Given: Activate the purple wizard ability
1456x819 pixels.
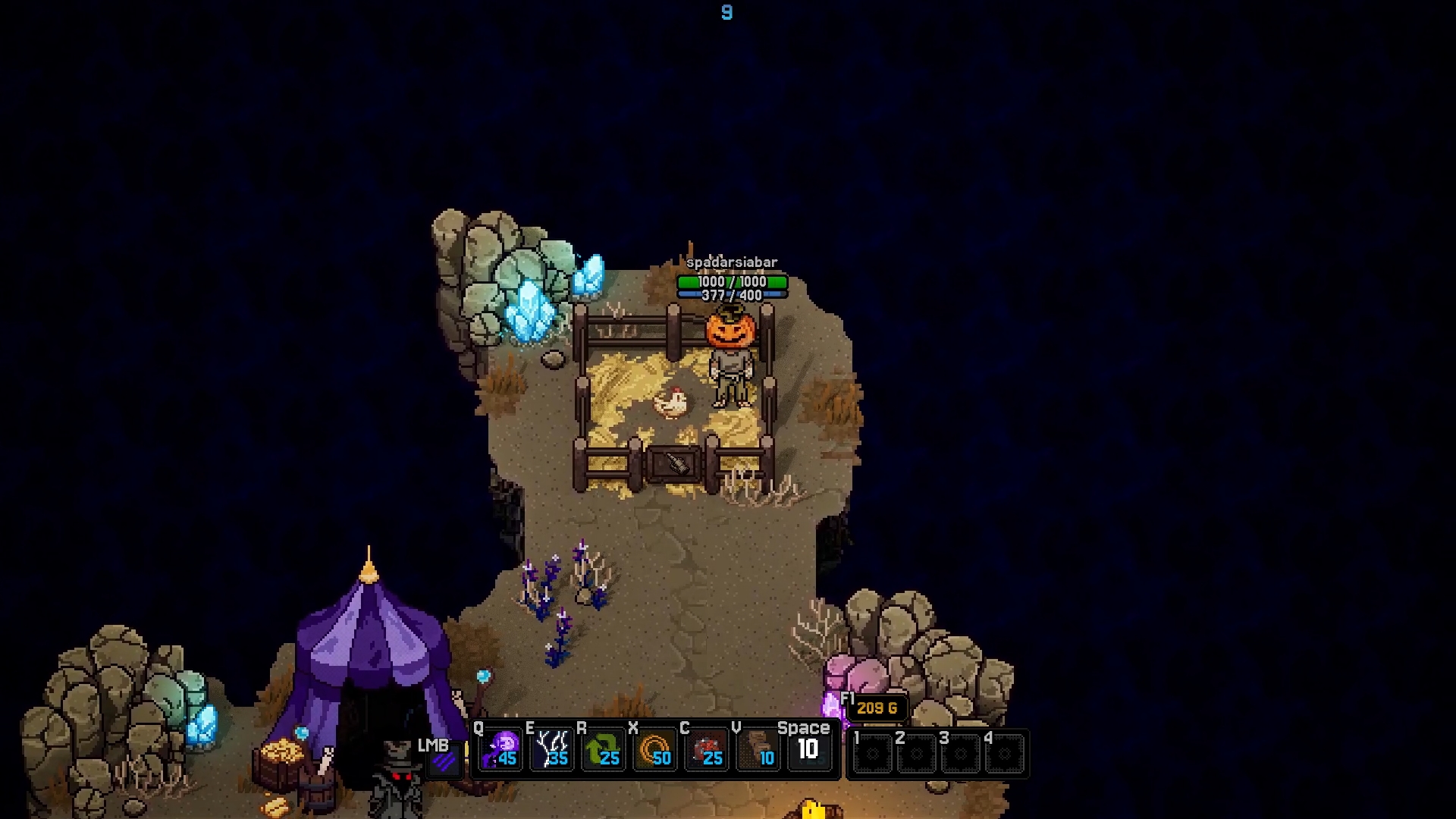Looking at the screenshot, I should pyautogui.click(x=501, y=749).
